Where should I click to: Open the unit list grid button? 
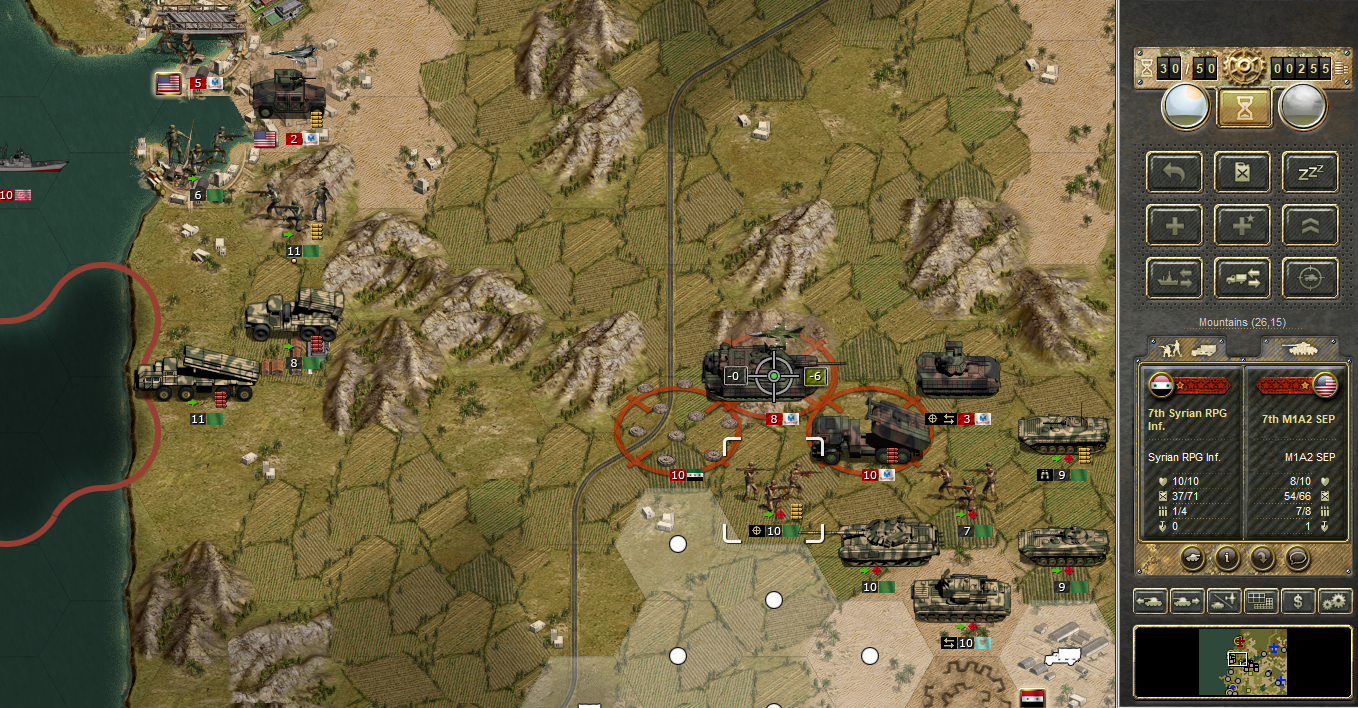(x=1260, y=601)
